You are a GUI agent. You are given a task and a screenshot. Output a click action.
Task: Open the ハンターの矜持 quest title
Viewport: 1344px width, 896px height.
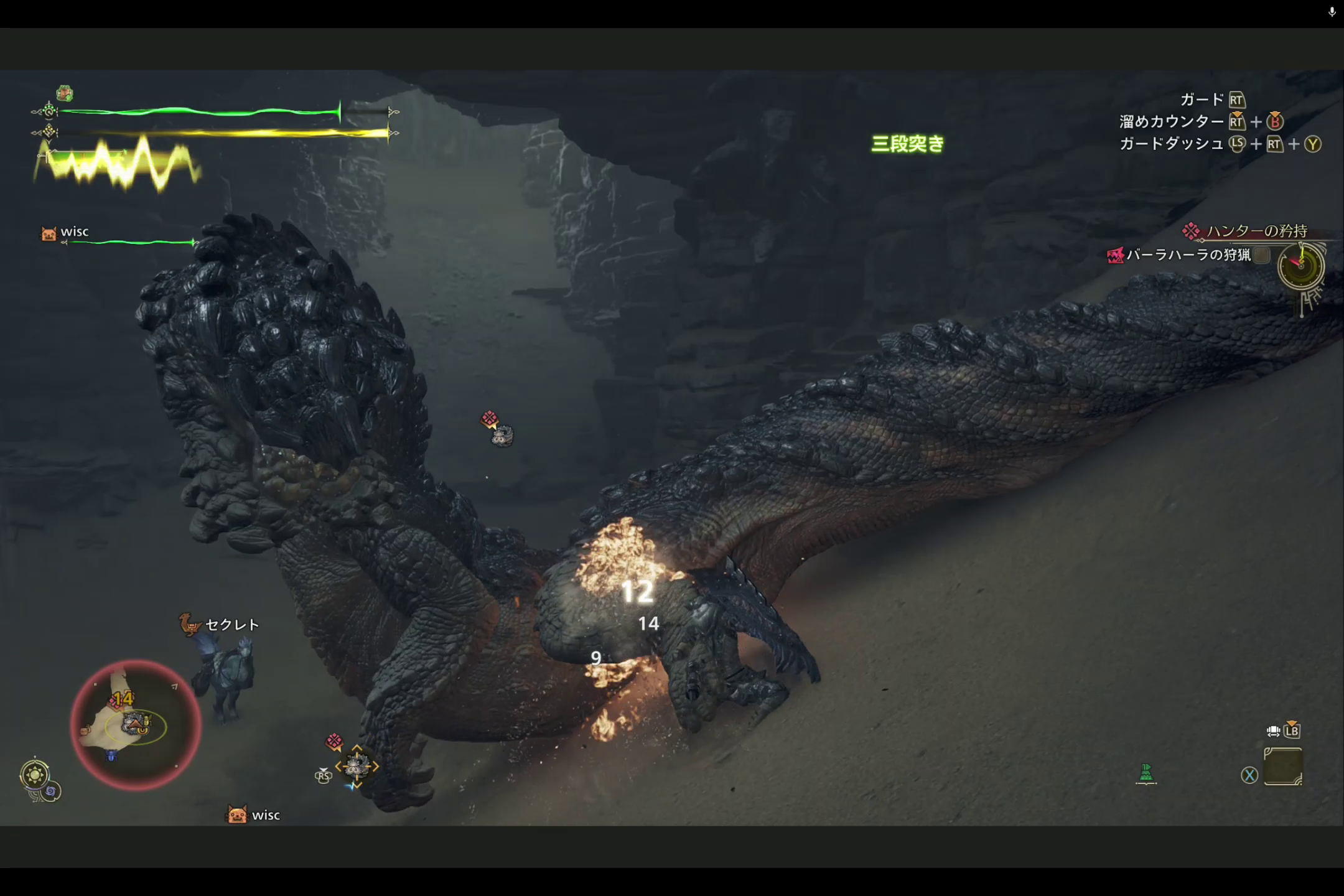(1256, 231)
